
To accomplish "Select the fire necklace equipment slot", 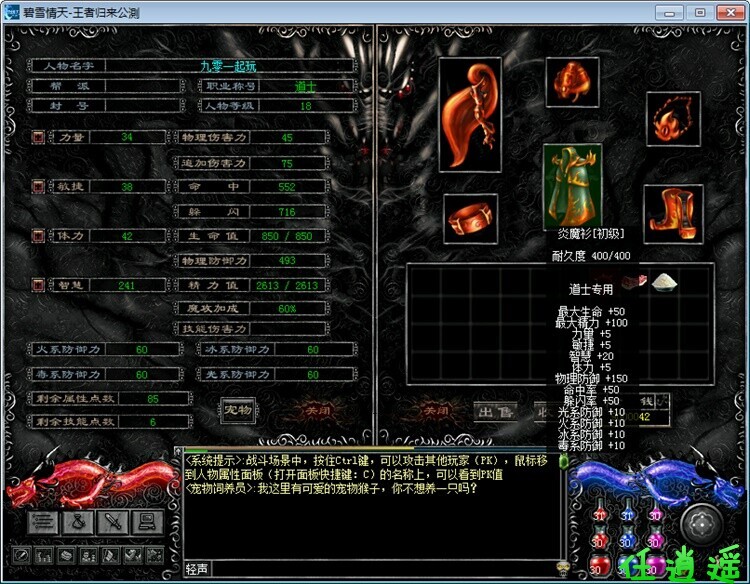I will 673,118.
